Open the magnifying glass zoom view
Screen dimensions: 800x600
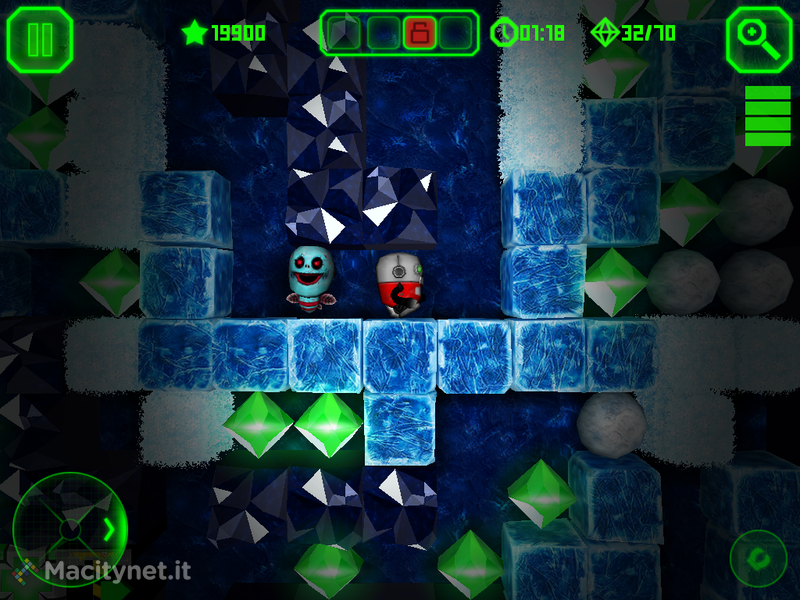759,40
